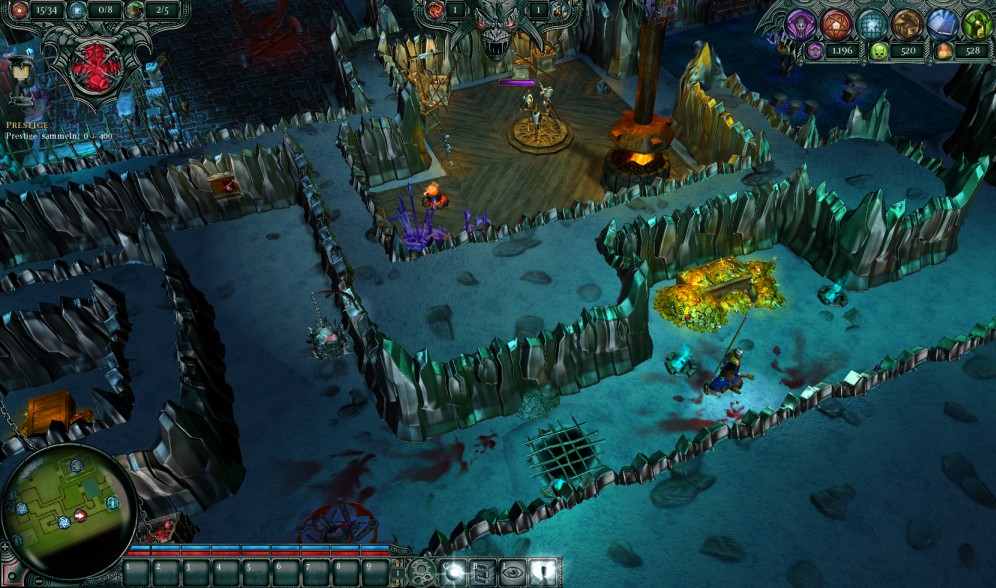Click the exclamation mark alert button
Screen dimensions: 996x588
tap(541, 572)
